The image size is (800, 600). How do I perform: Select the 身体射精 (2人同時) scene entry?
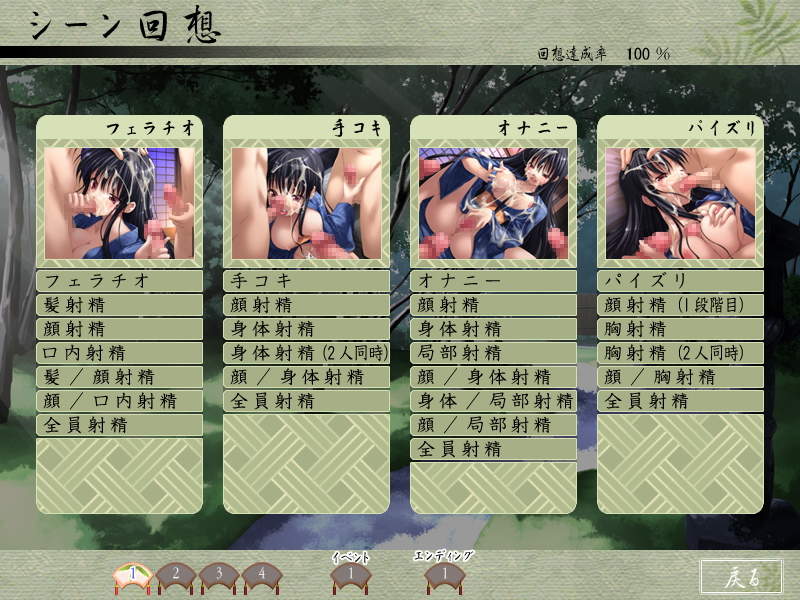click(306, 353)
